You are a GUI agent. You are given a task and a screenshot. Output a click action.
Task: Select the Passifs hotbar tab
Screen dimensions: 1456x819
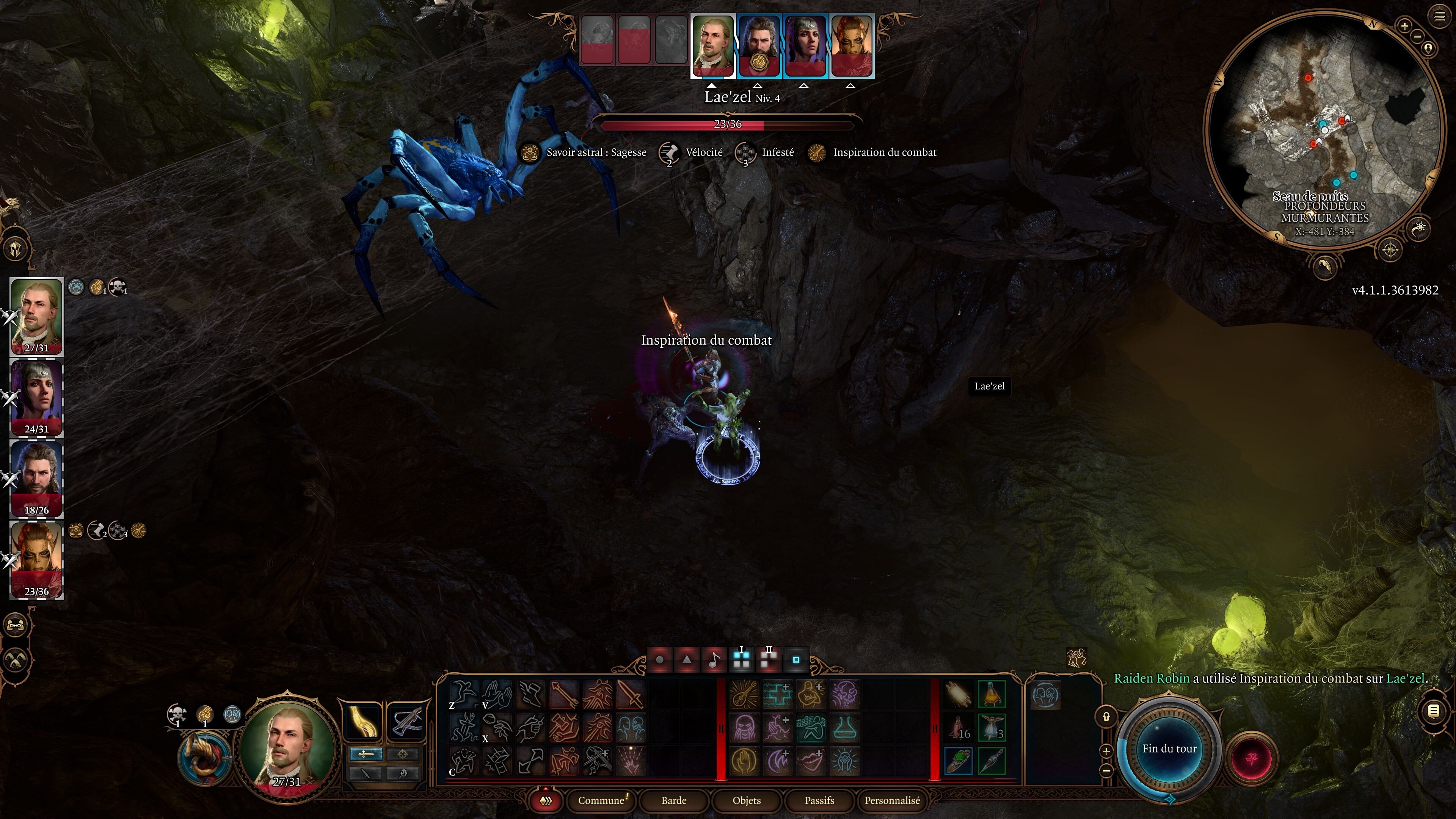coord(819,800)
